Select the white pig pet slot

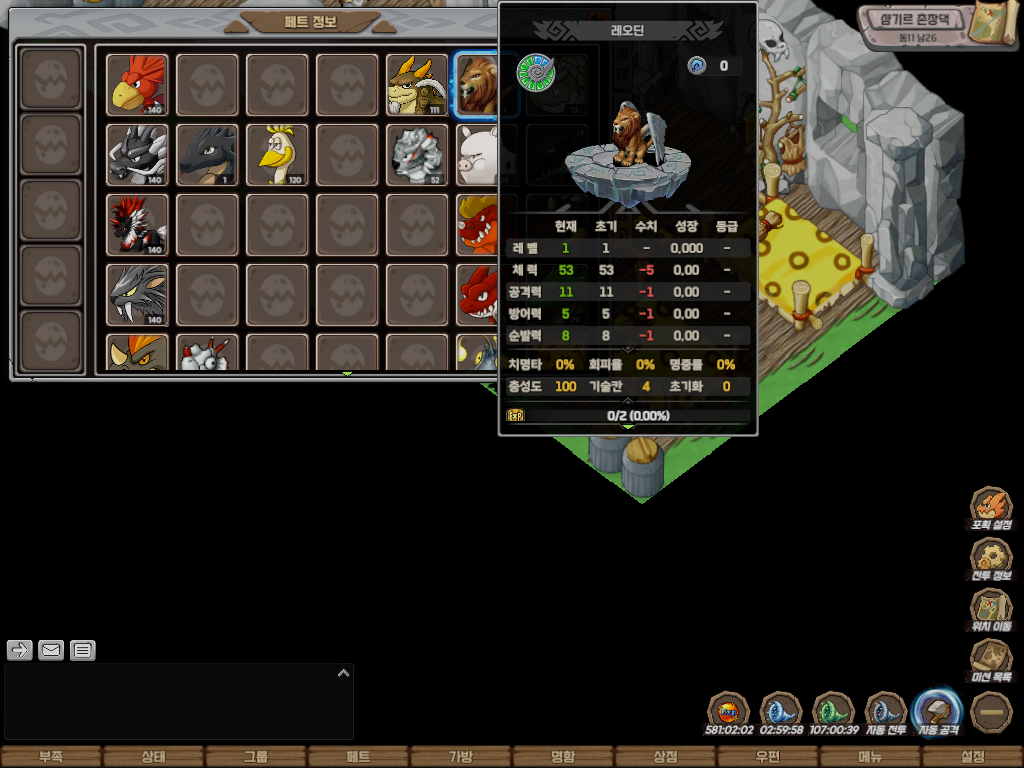478,154
